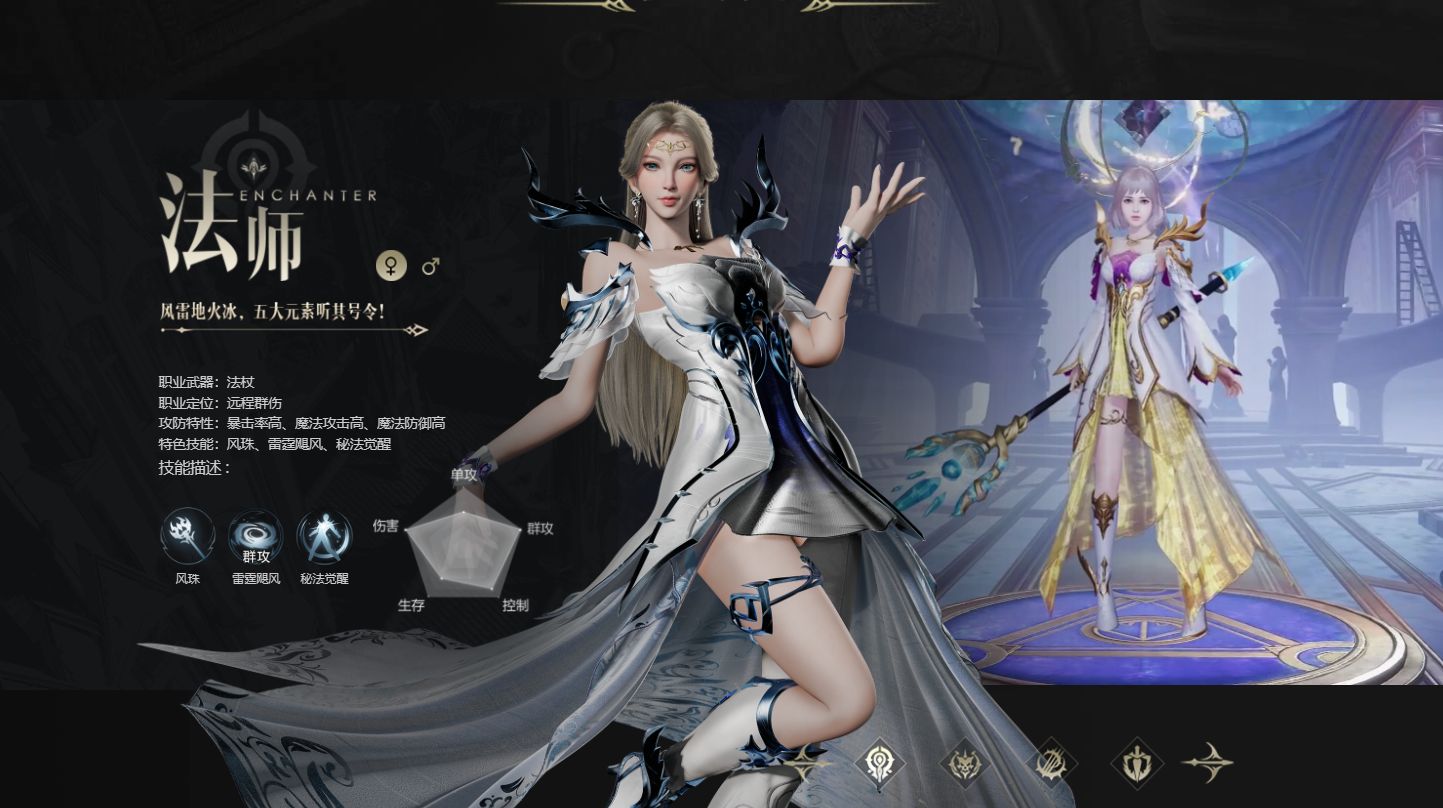The width and height of the screenshot is (1443, 808).
Task: Choose the horned beast mask class icon
Action: (965, 763)
